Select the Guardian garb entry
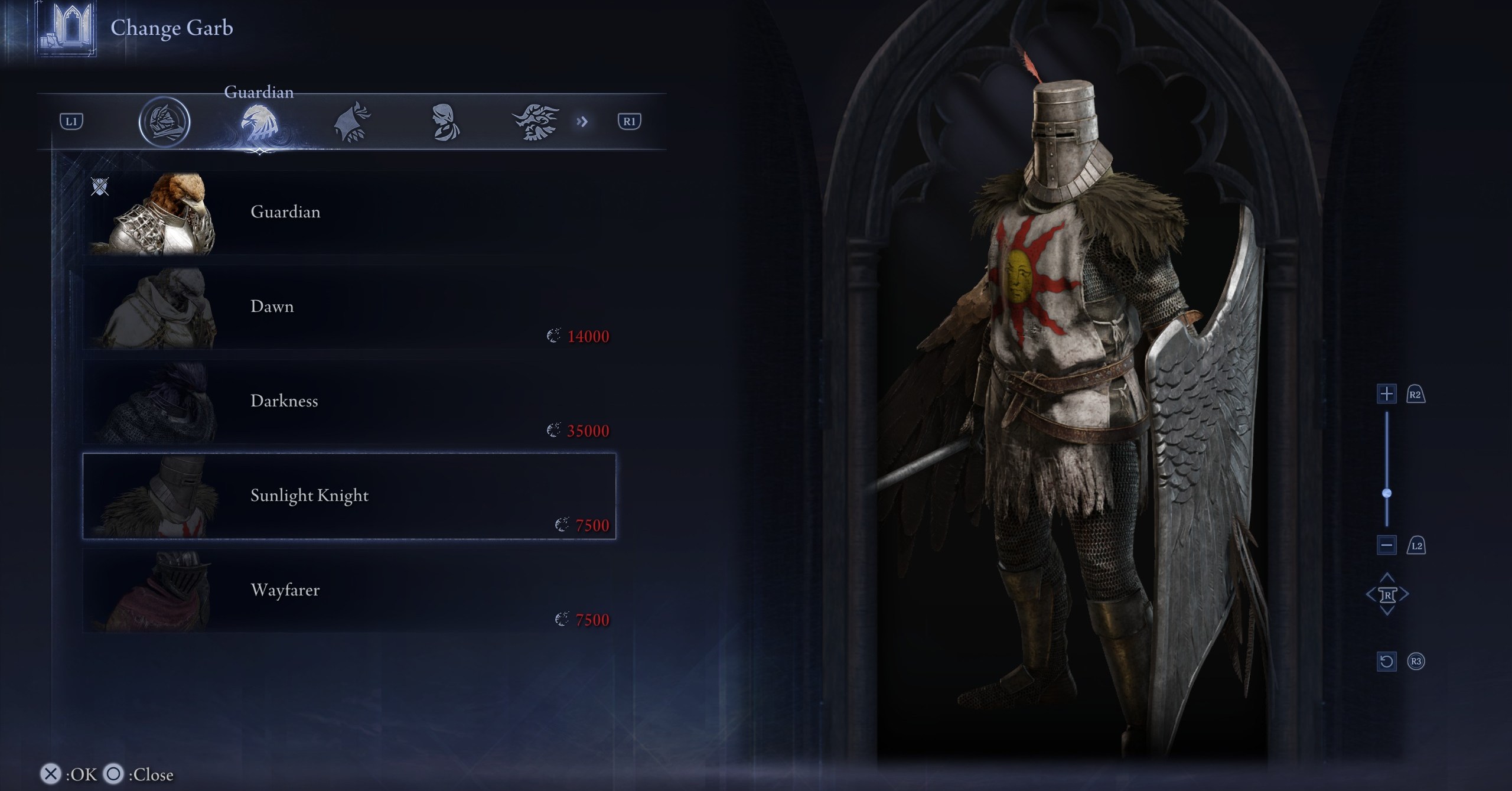Screen dimensions: 1512x791 point(348,213)
